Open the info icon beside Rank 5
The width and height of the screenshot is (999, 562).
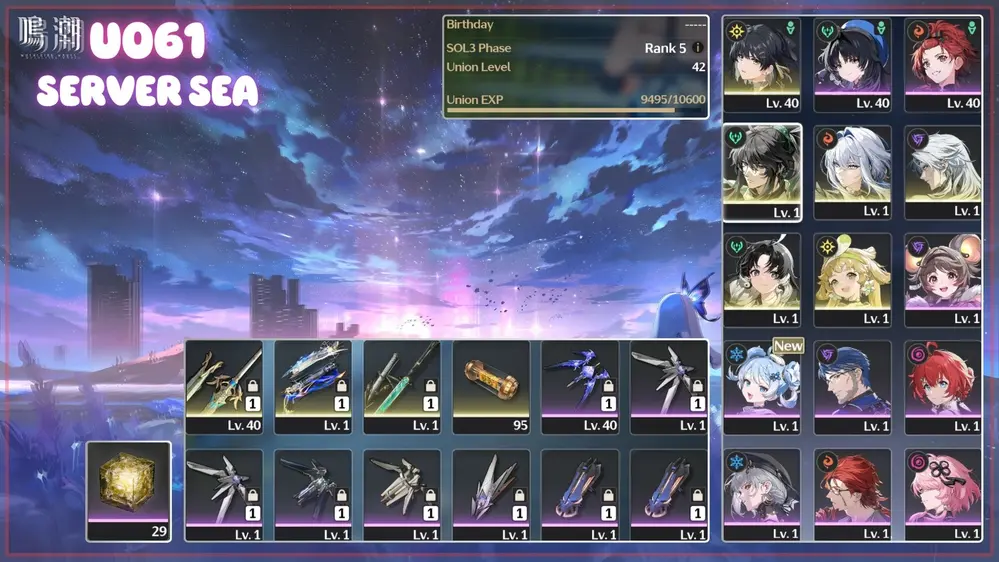pos(698,48)
